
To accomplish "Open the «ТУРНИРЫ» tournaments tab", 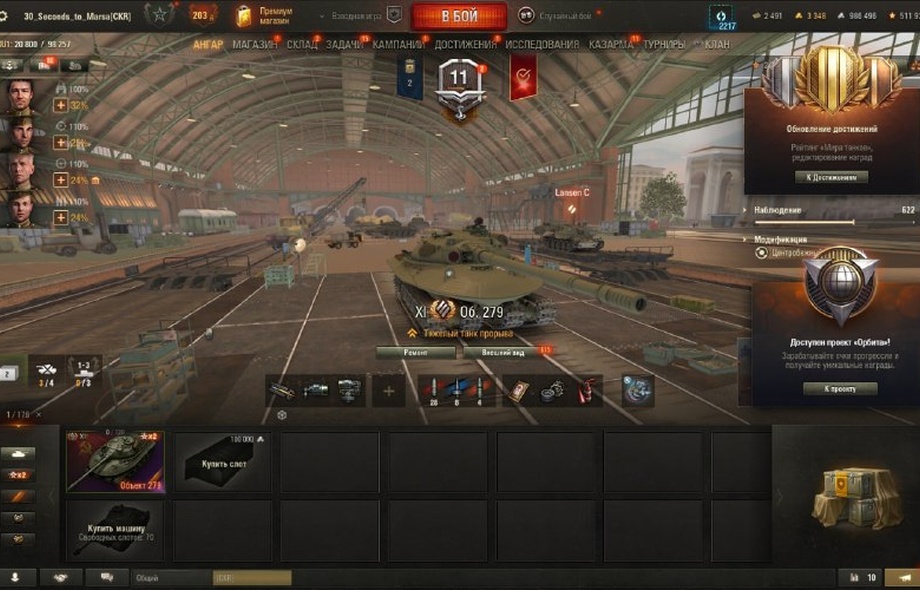I will coord(664,45).
